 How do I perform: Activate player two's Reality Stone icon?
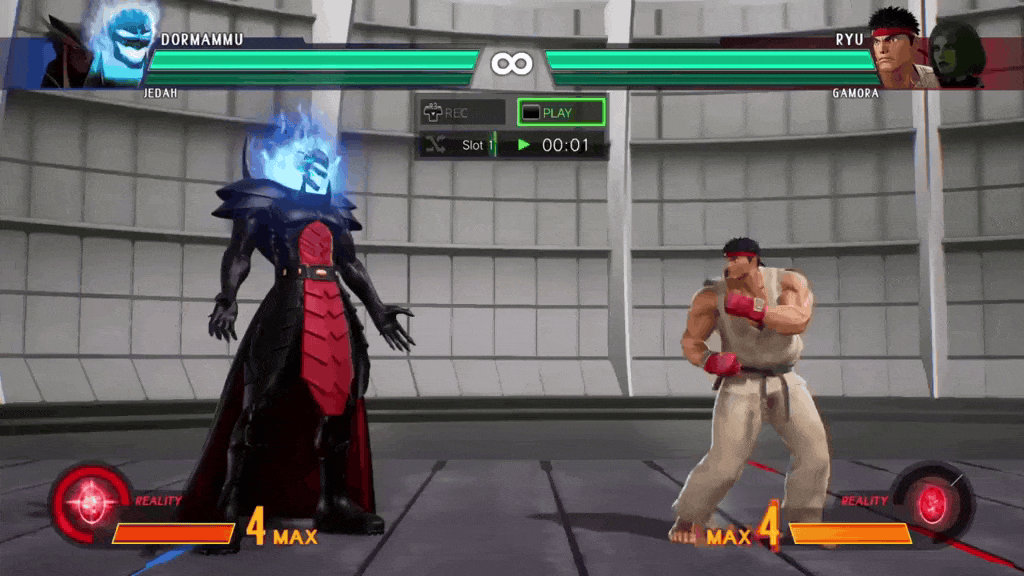coord(934,500)
